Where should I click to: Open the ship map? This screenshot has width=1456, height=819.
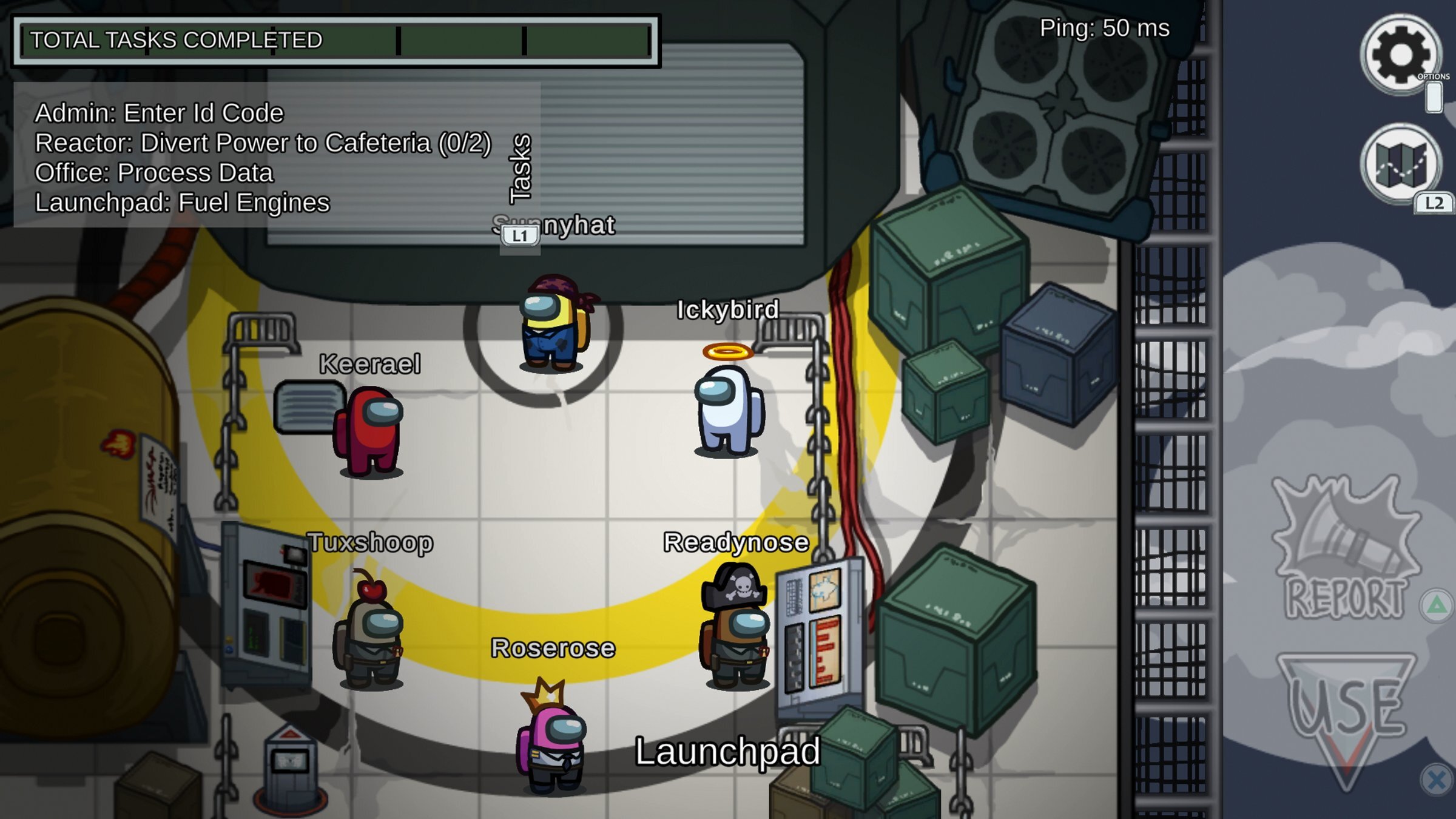coord(1401,163)
